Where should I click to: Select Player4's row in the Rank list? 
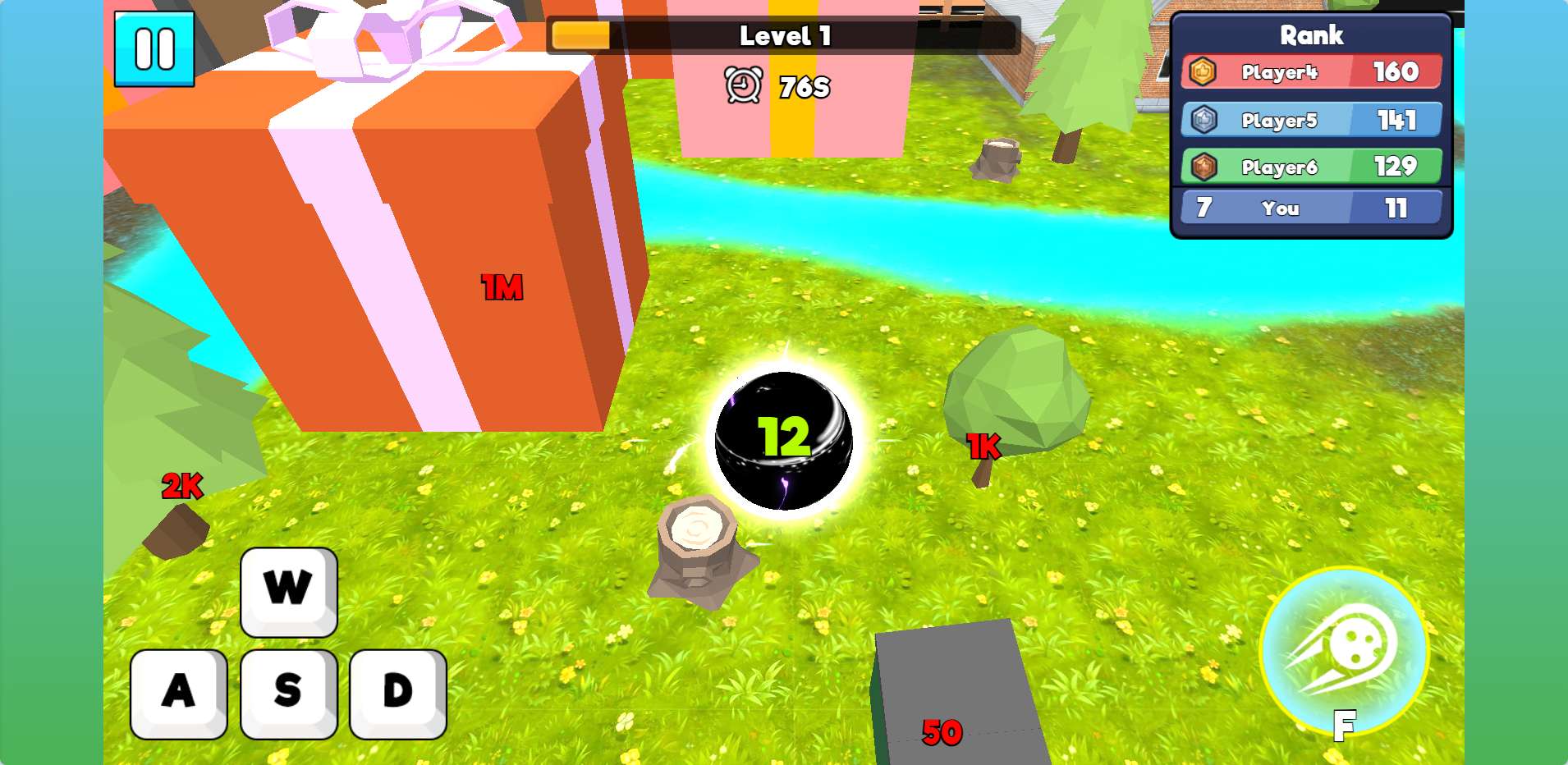(x=1311, y=72)
